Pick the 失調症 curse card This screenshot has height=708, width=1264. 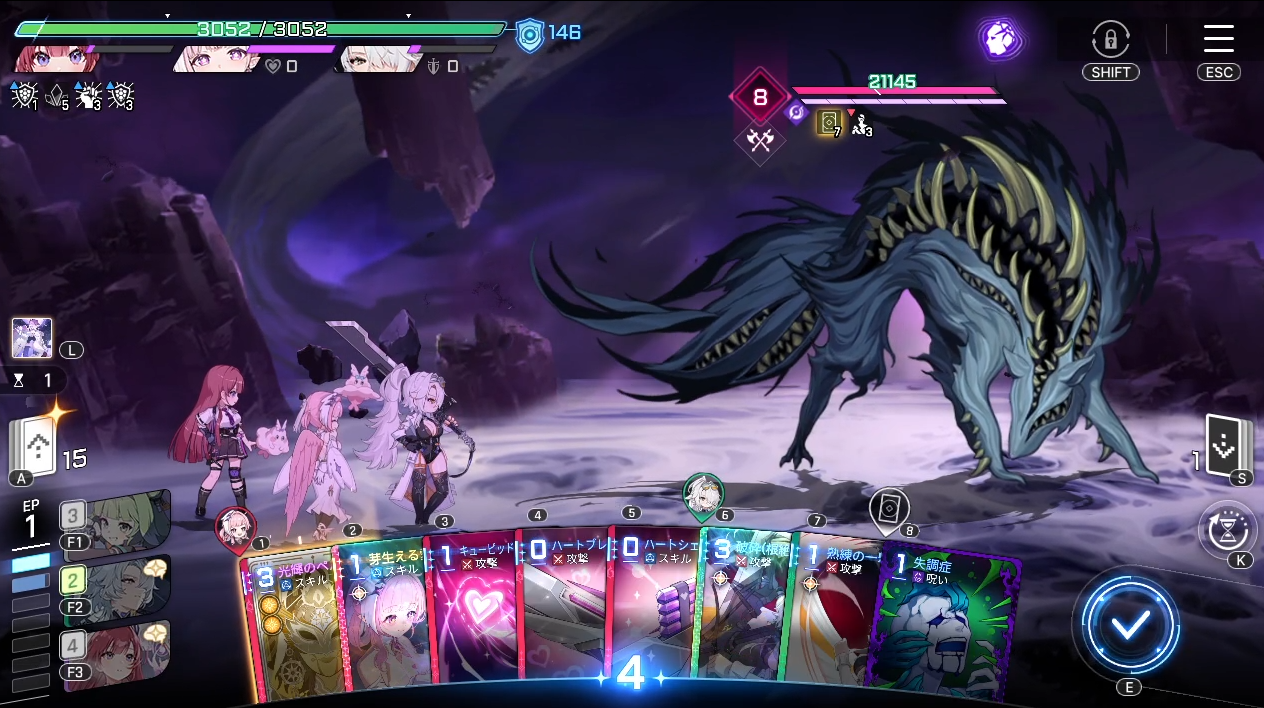coord(950,625)
